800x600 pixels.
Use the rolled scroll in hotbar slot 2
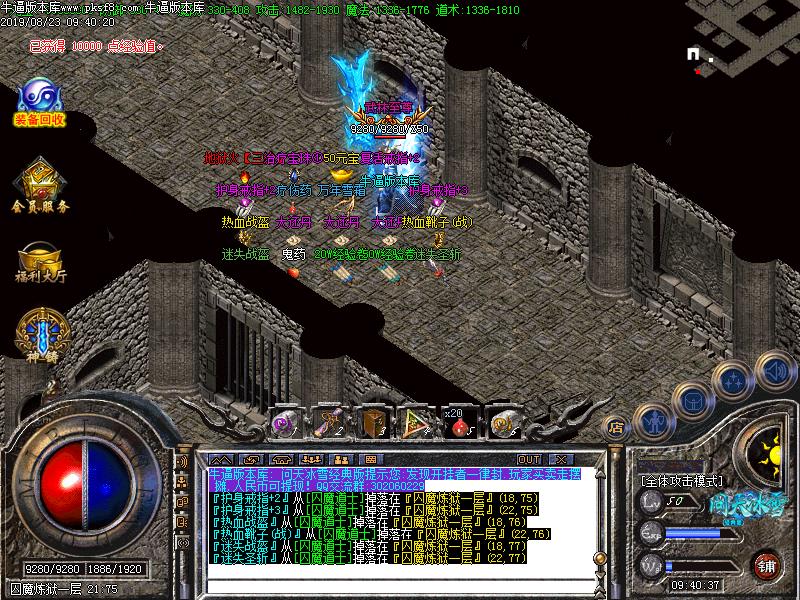click(329, 425)
